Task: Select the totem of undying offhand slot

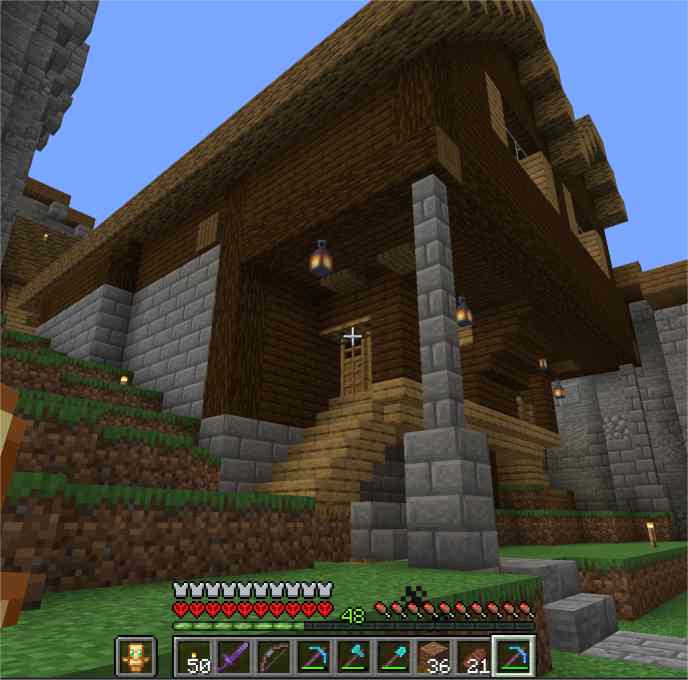Action: (x=135, y=656)
